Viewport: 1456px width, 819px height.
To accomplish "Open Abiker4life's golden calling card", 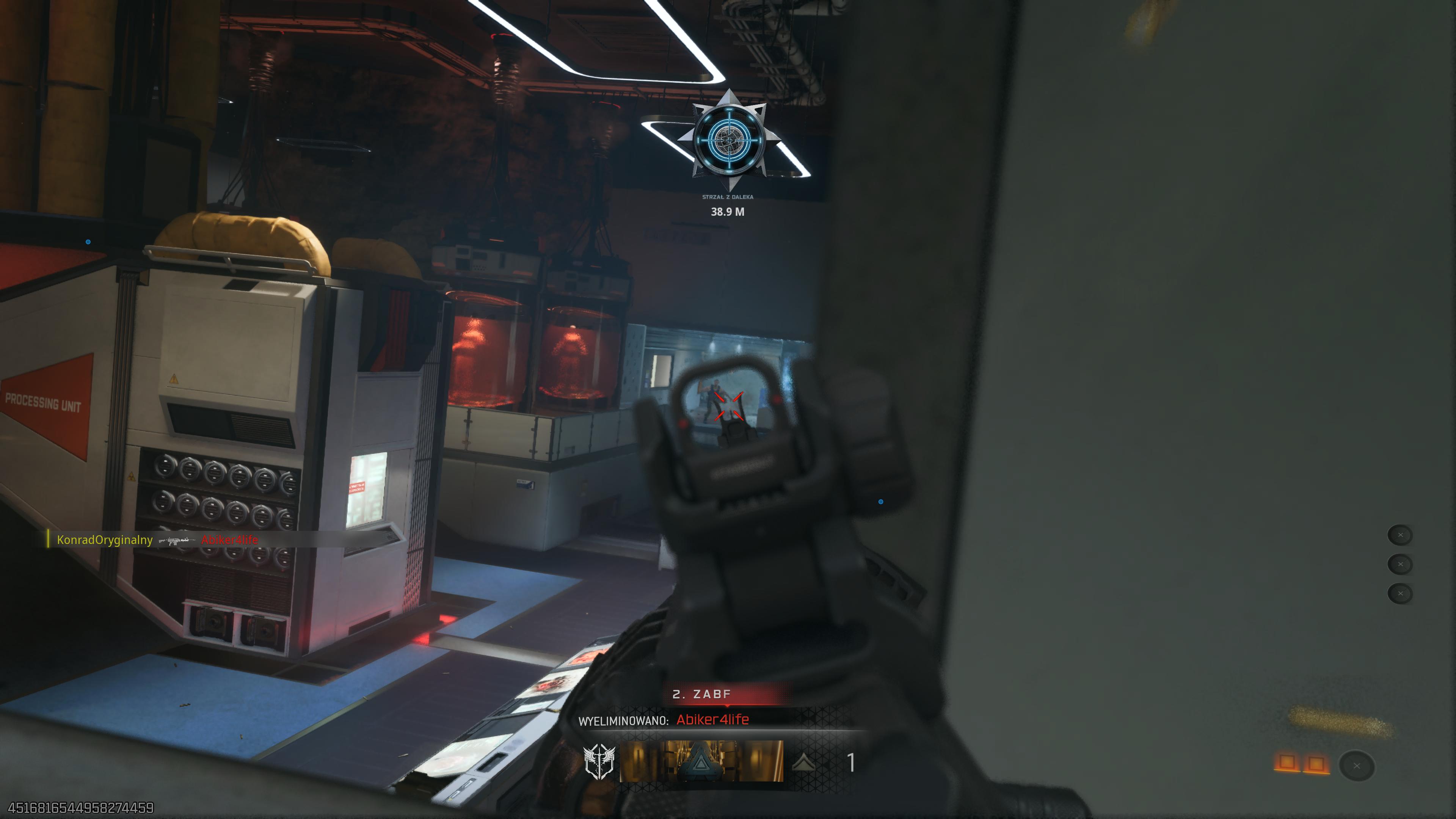I will point(701,761).
